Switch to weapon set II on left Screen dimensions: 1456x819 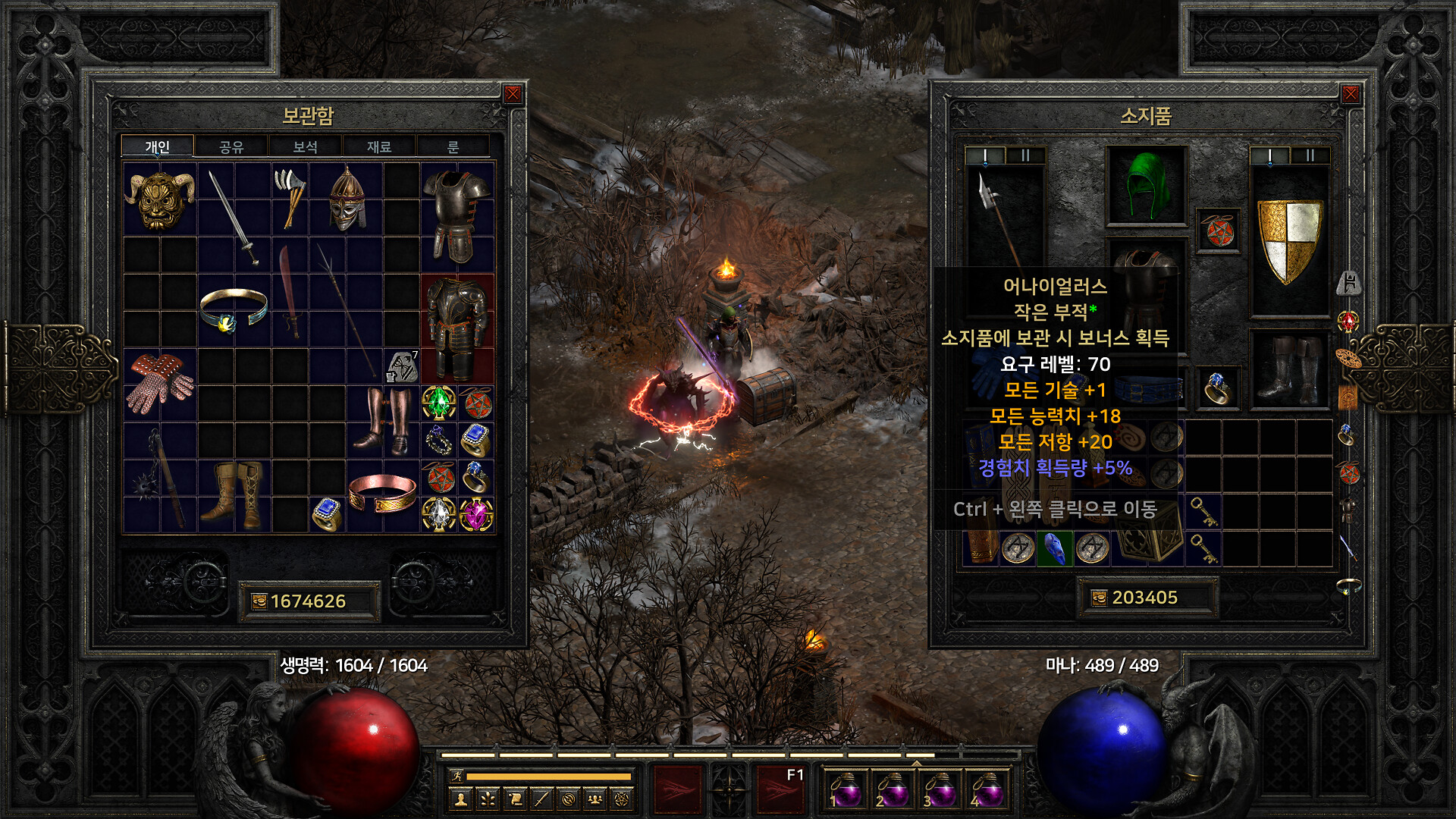[x=1025, y=155]
